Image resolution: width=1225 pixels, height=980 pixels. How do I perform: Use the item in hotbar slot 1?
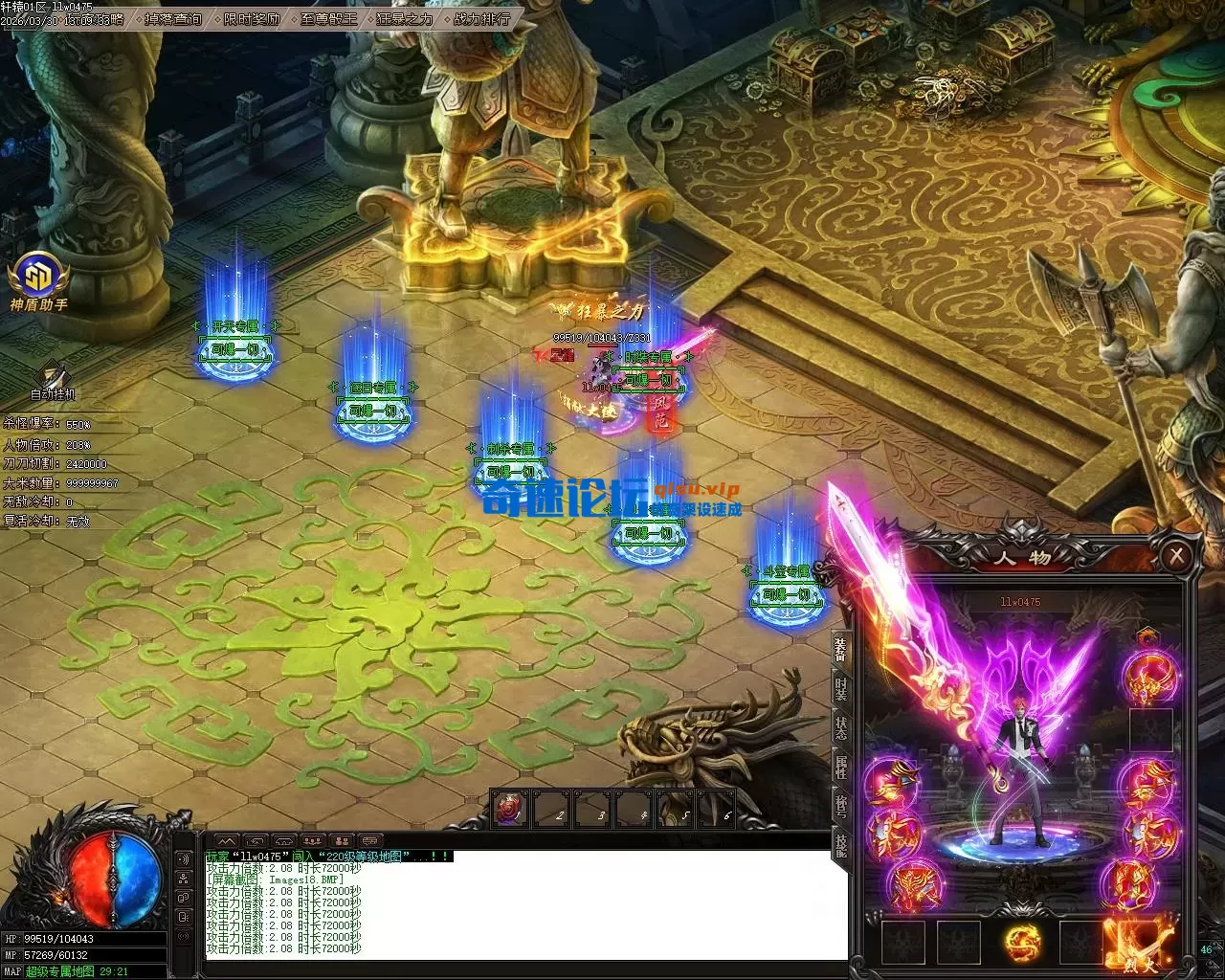(x=509, y=809)
